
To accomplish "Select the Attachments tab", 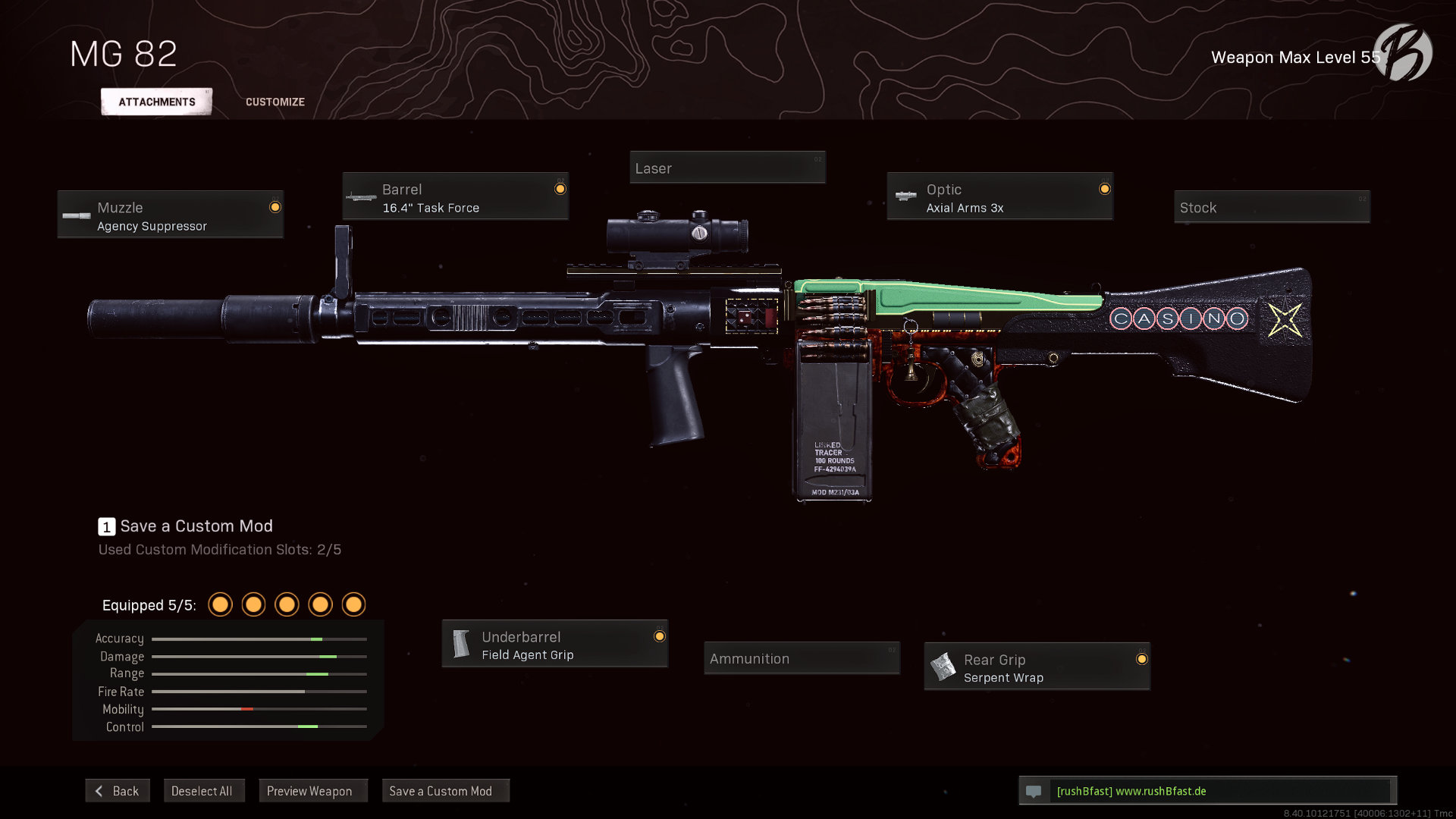I will coord(155,101).
